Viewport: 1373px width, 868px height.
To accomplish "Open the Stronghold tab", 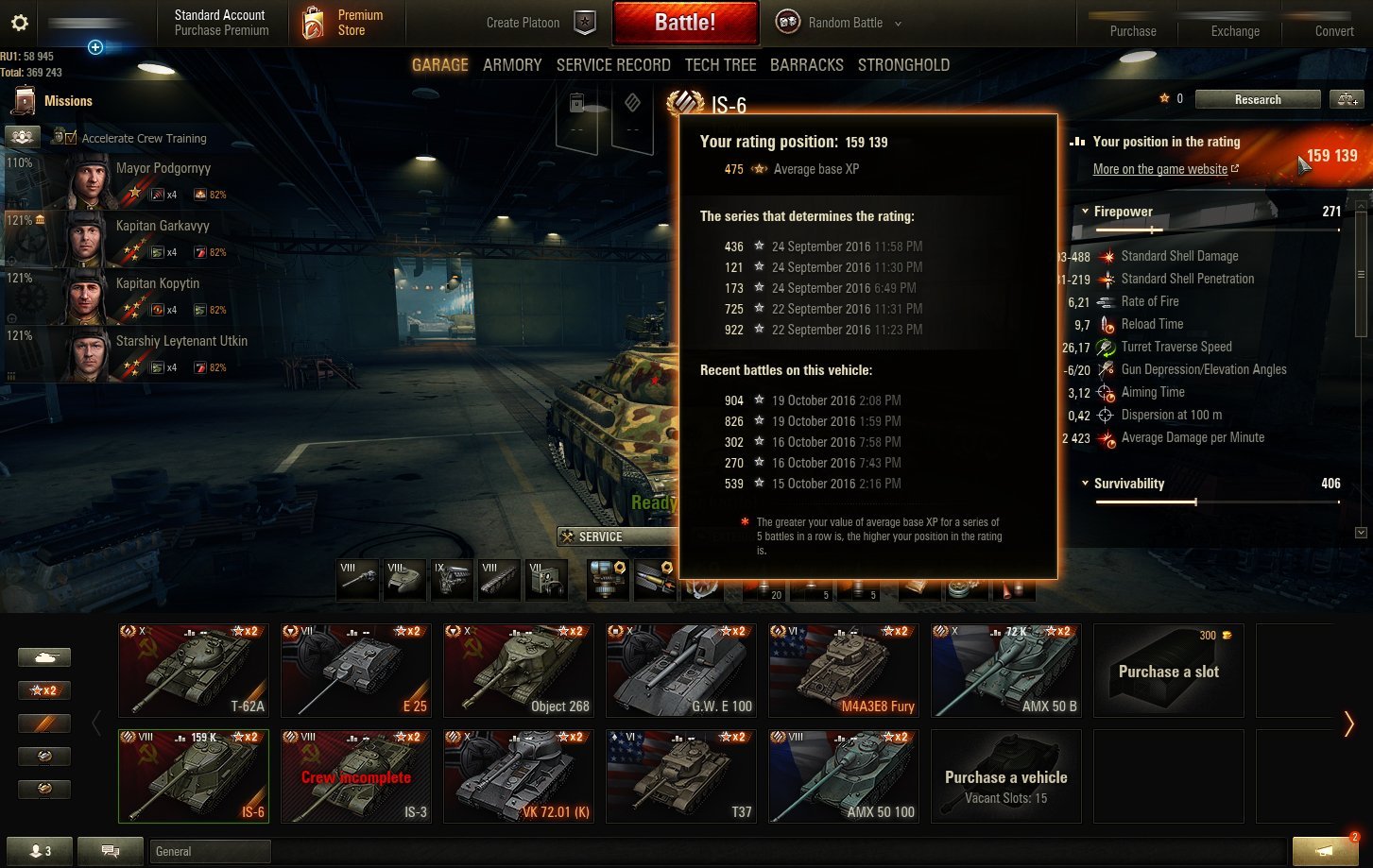I will (x=903, y=65).
